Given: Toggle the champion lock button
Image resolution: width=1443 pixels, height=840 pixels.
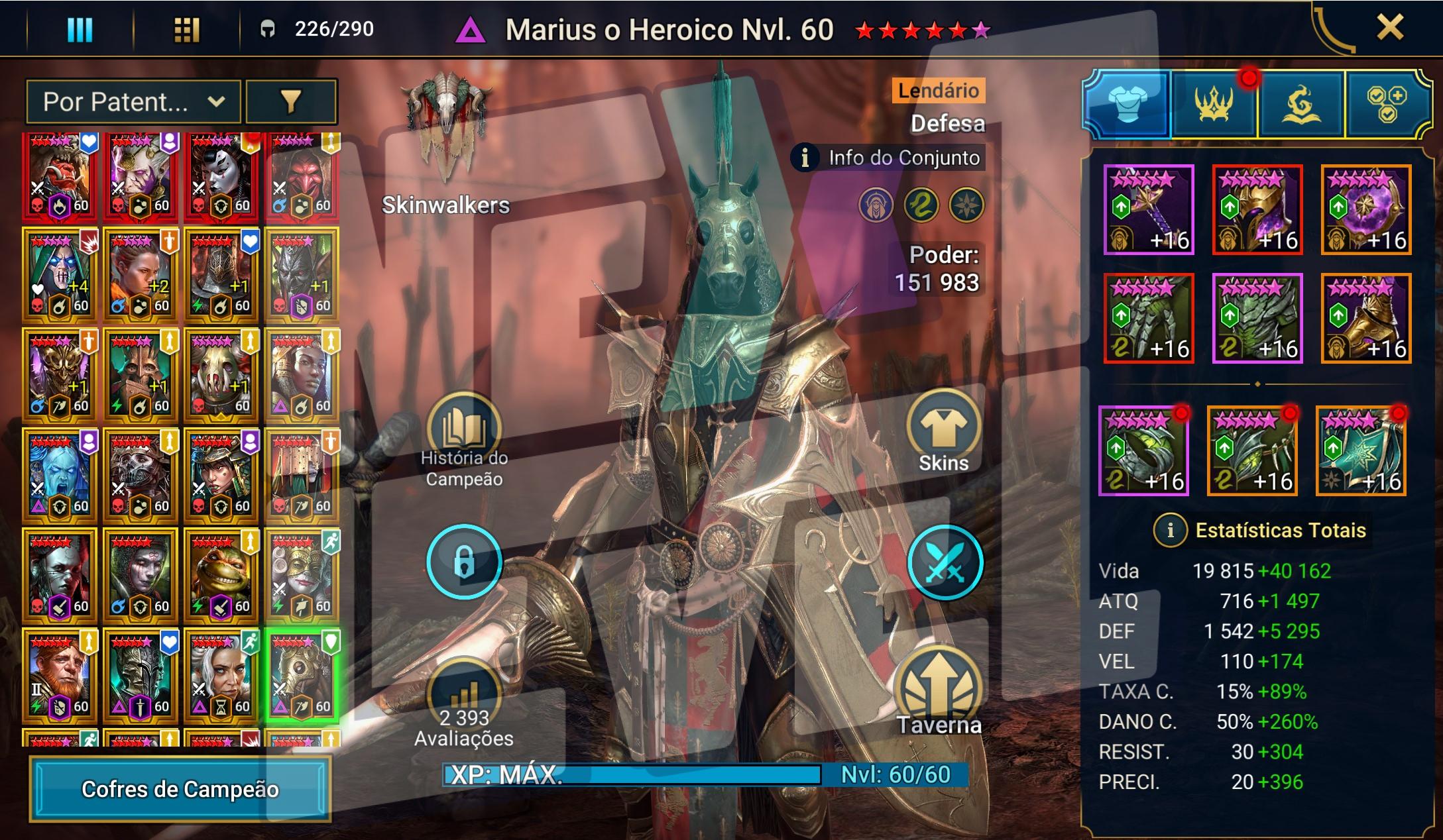Looking at the screenshot, I should (464, 562).
